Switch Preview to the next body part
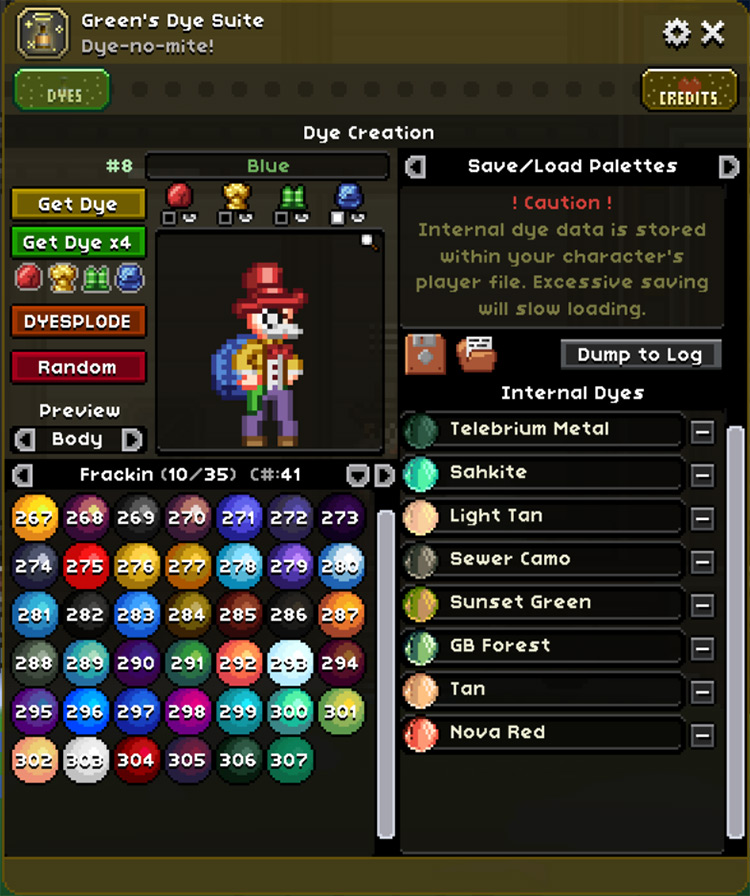Image resolution: width=750 pixels, height=896 pixels. 132,439
